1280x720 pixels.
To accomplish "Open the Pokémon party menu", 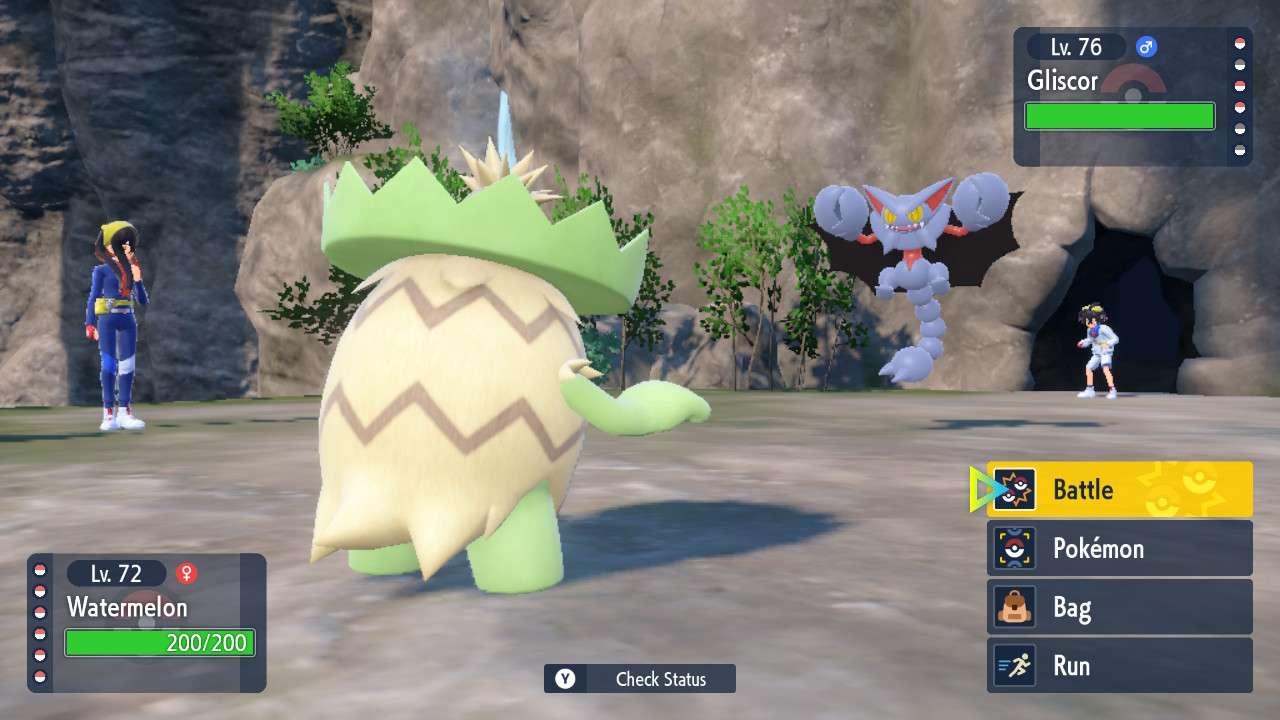I will [x=1119, y=548].
